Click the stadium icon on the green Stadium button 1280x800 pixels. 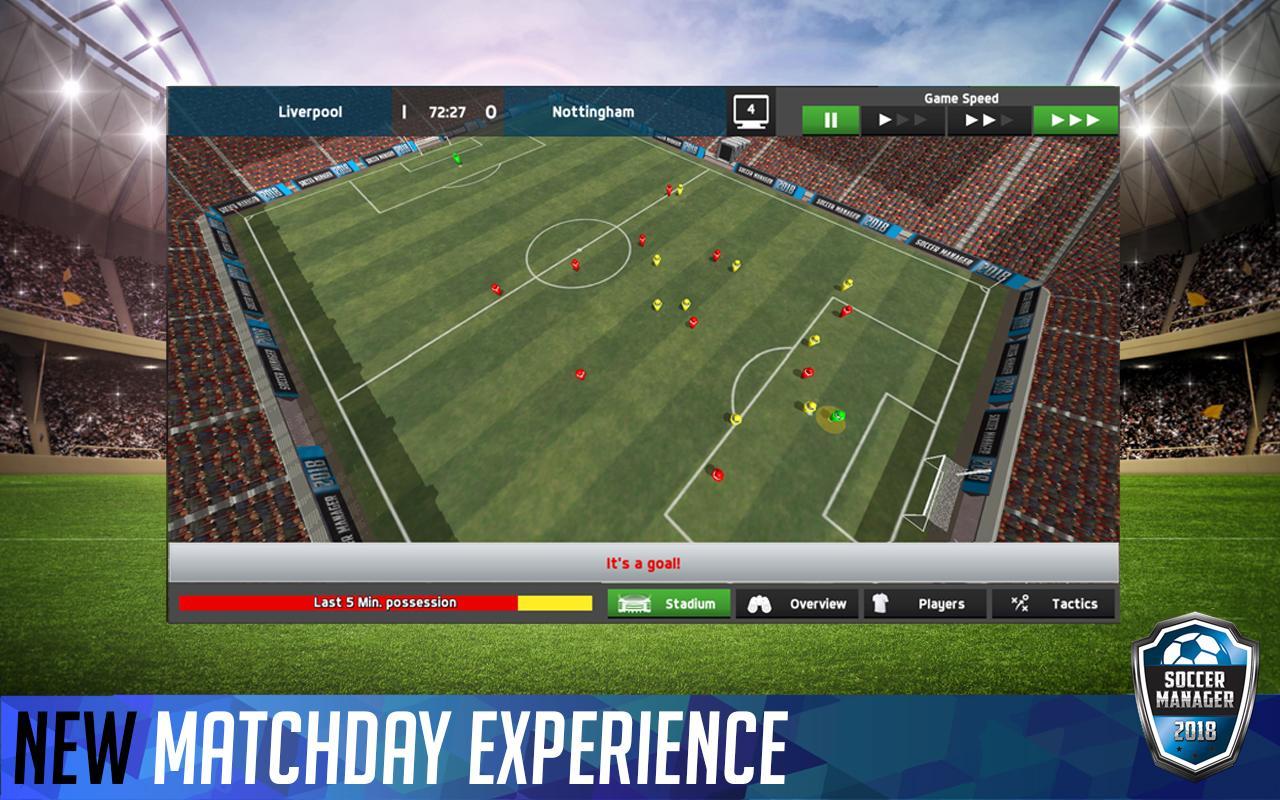635,603
